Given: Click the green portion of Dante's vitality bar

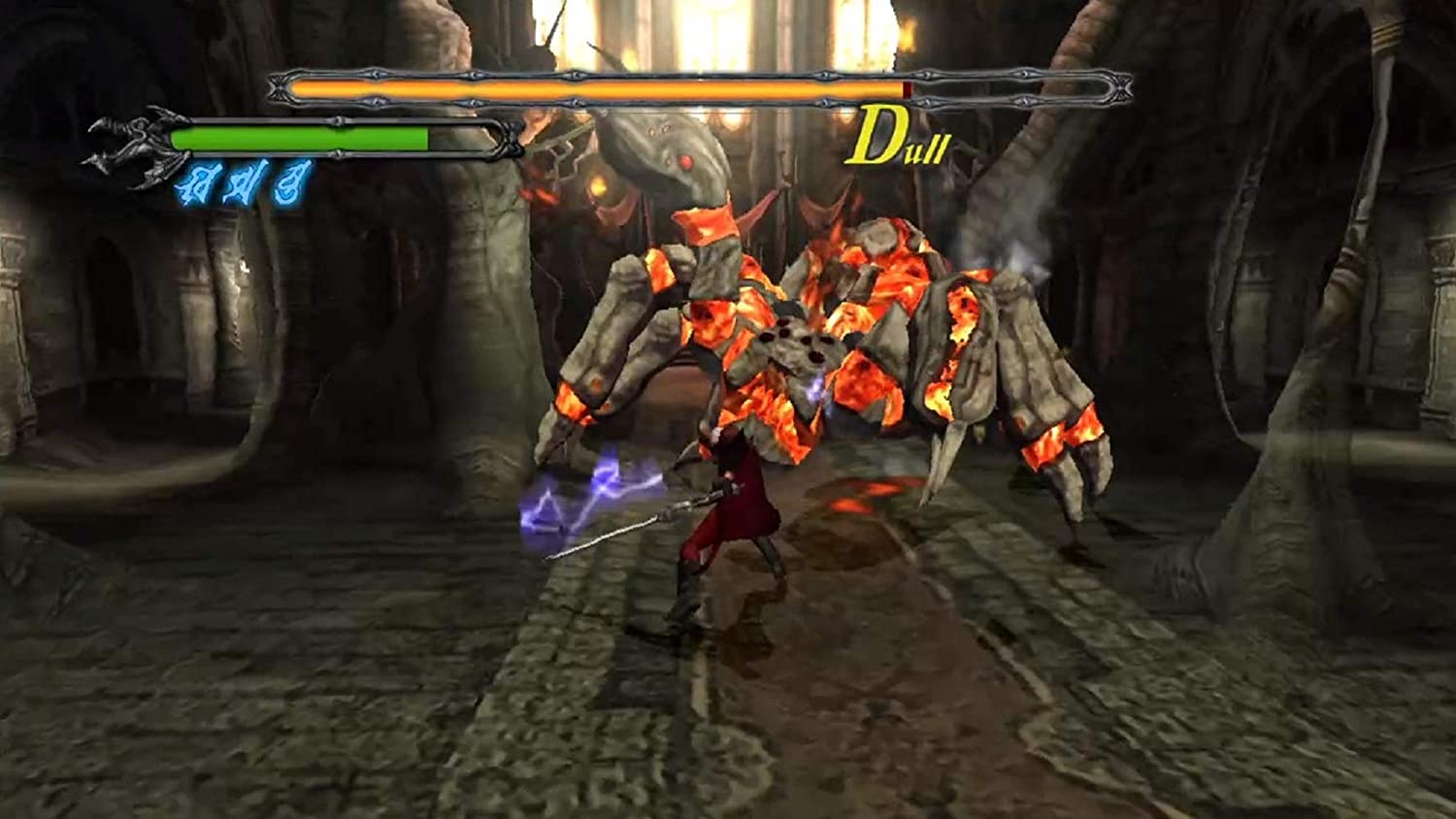Looking at the screenshot, I should pyautogui.click(x=291, y=136).
